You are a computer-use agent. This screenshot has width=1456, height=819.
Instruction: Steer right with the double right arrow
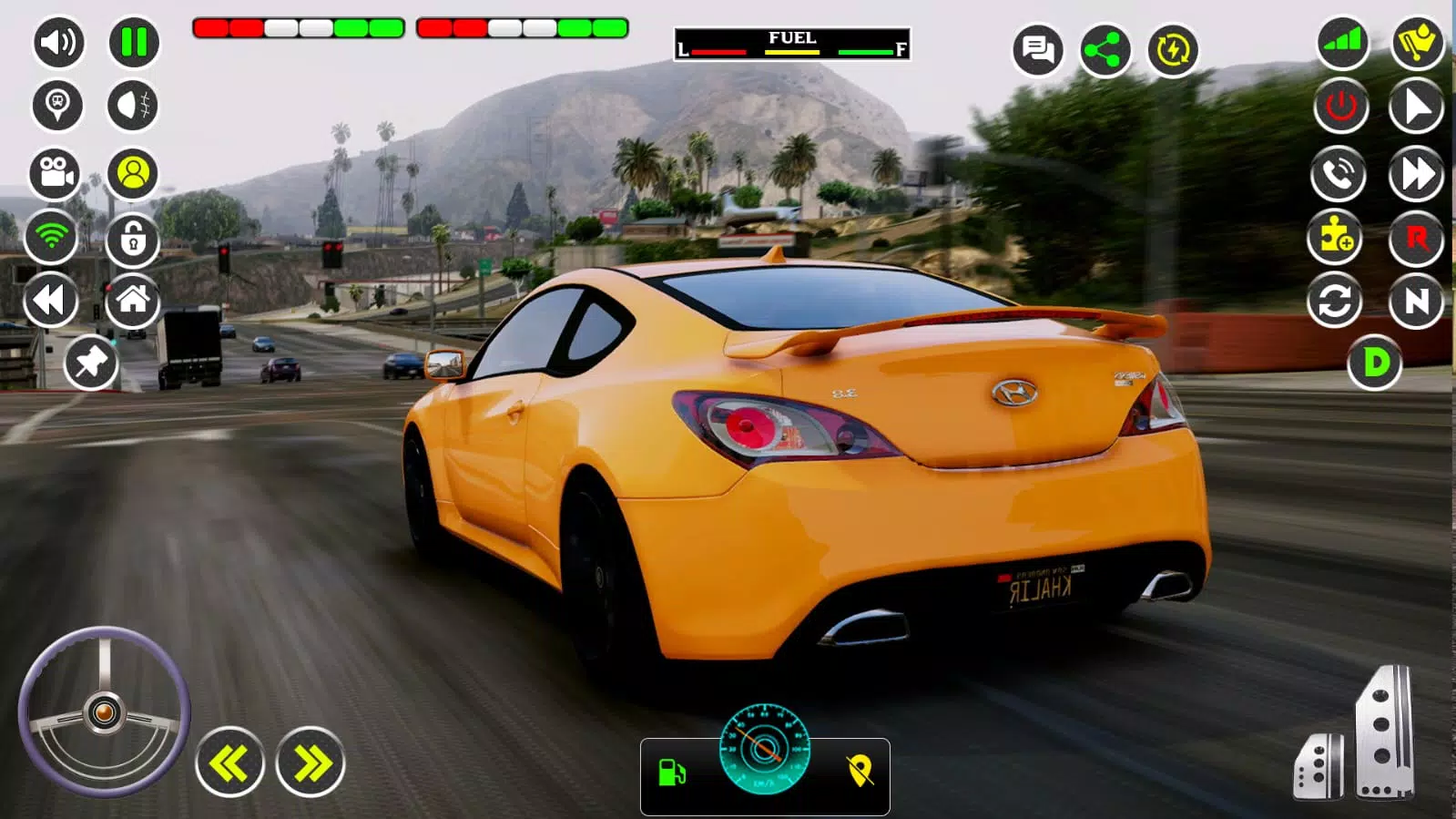point(311,763)
